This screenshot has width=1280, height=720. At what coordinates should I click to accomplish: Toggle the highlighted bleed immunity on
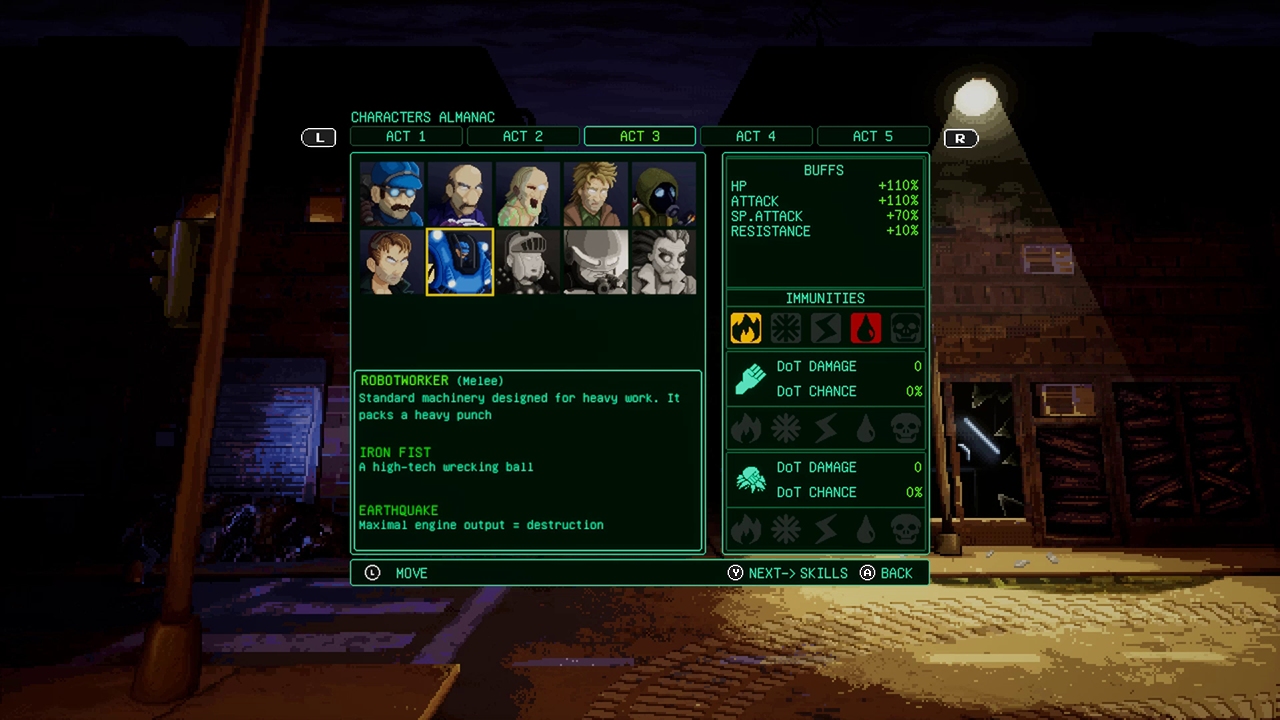(866, 328)
